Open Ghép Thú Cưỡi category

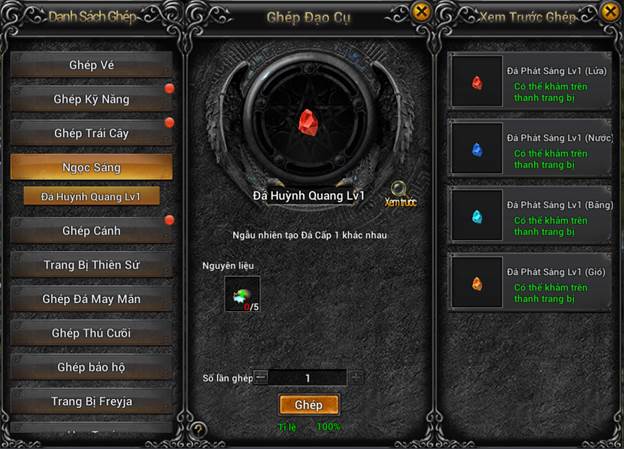92,333
